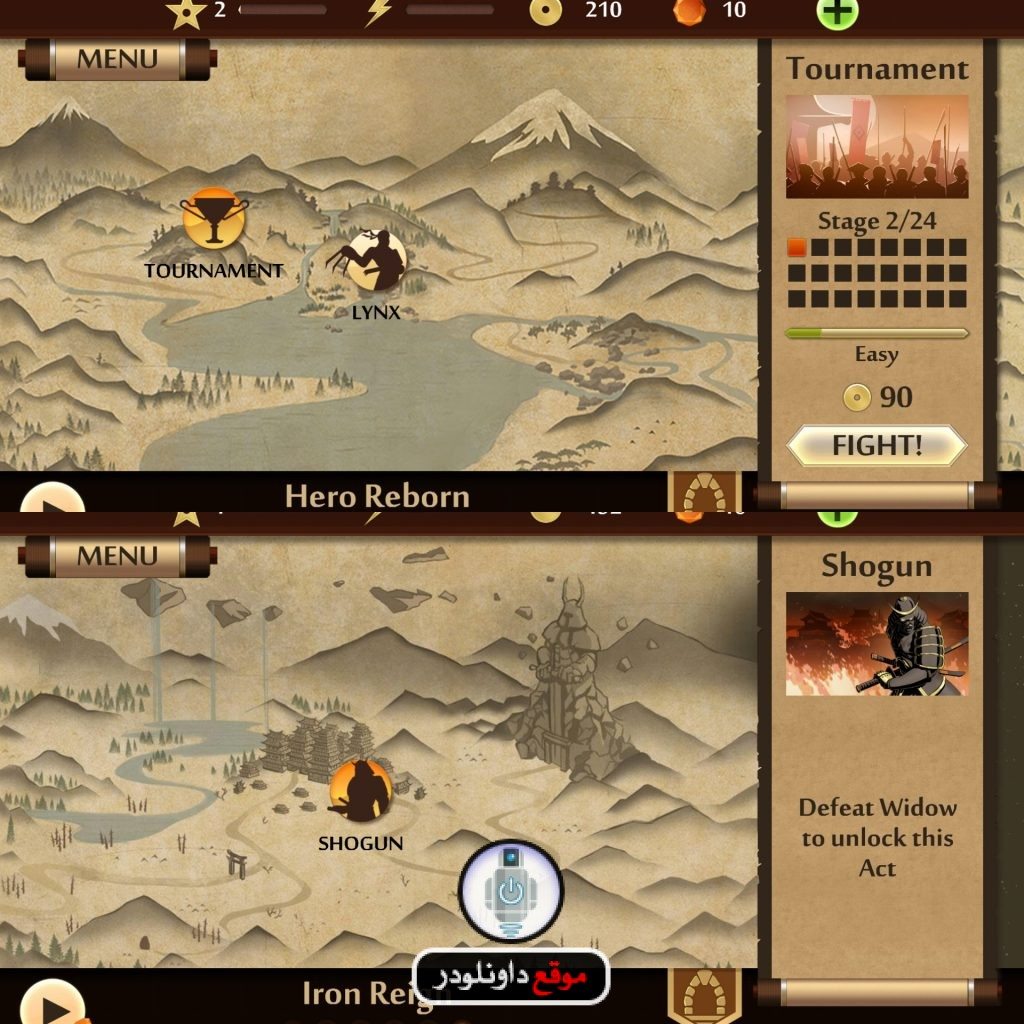This screenshot has height=1024, width=1024.
Task: Click the robot power-button watermark logo
Action: (511, 891)
